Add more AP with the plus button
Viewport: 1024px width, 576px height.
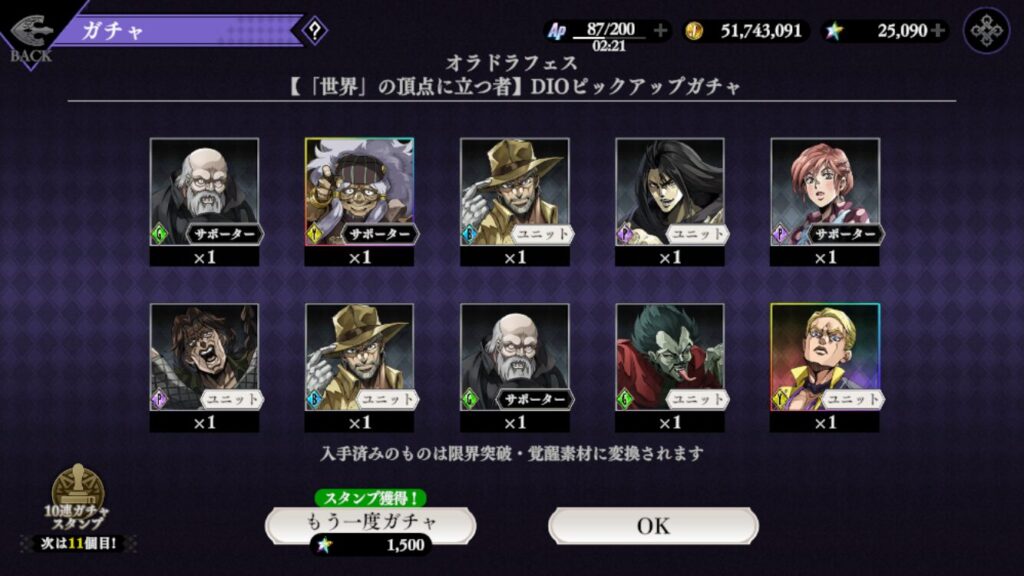660,31
